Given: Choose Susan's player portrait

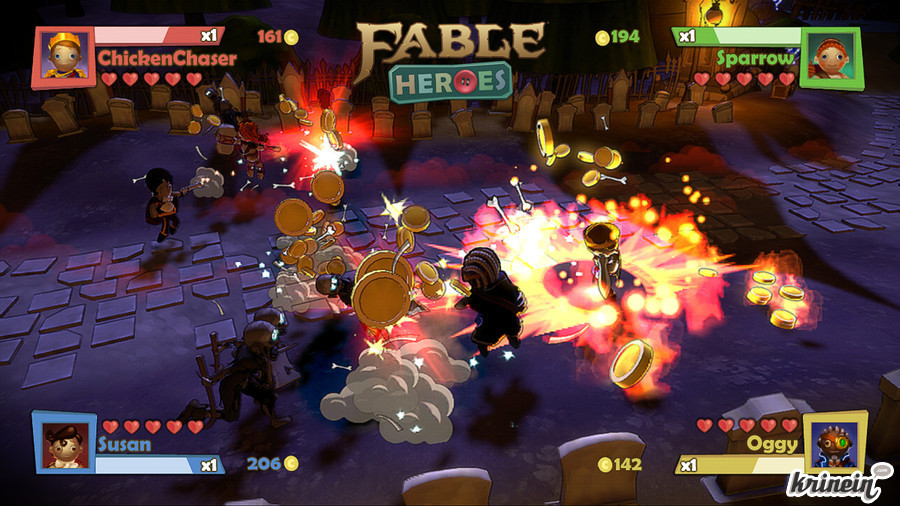Looking at the screenshot, I should tap(64, 441).
